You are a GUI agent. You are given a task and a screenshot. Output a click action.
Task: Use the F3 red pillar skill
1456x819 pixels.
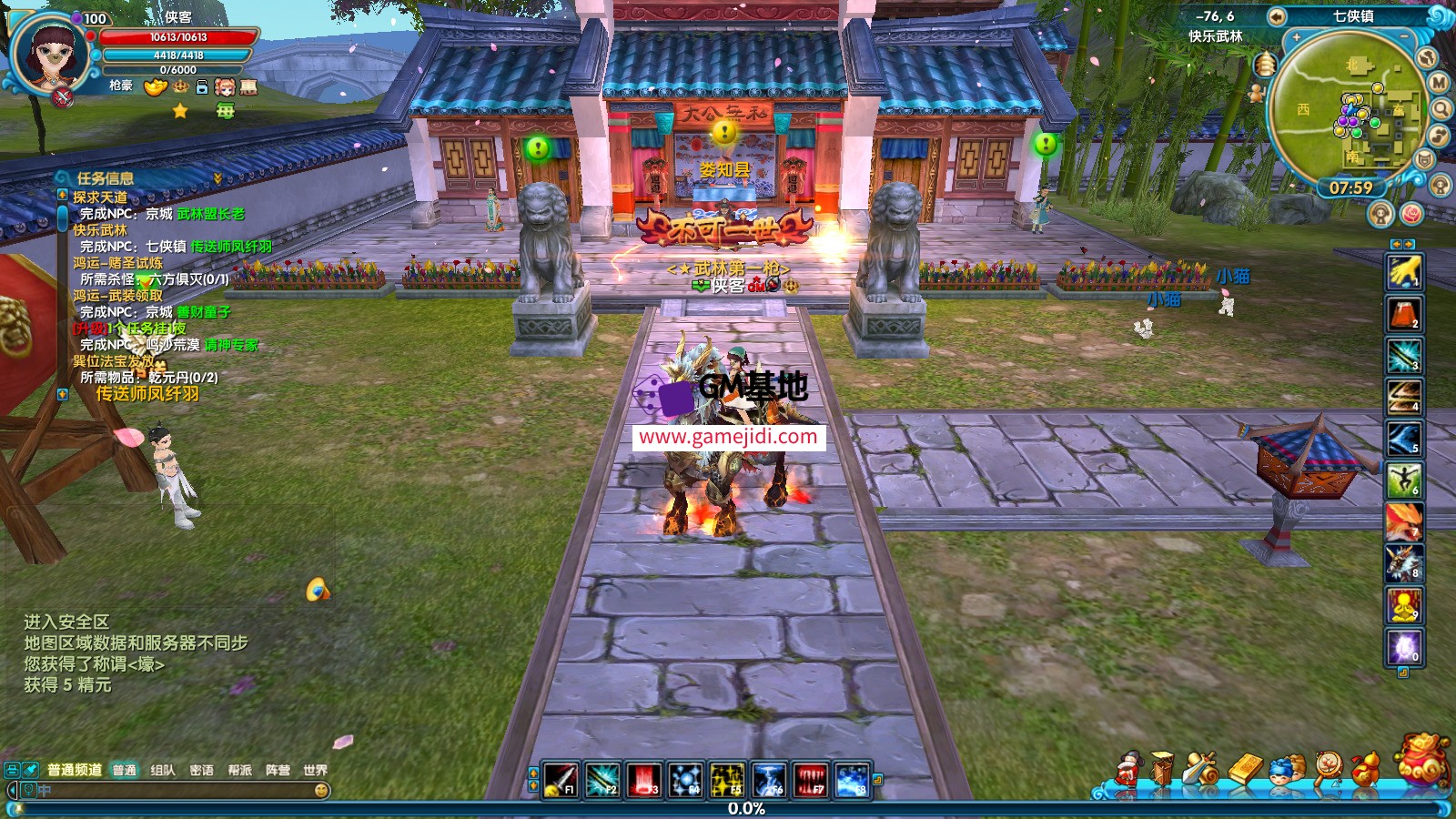[643, 780]
